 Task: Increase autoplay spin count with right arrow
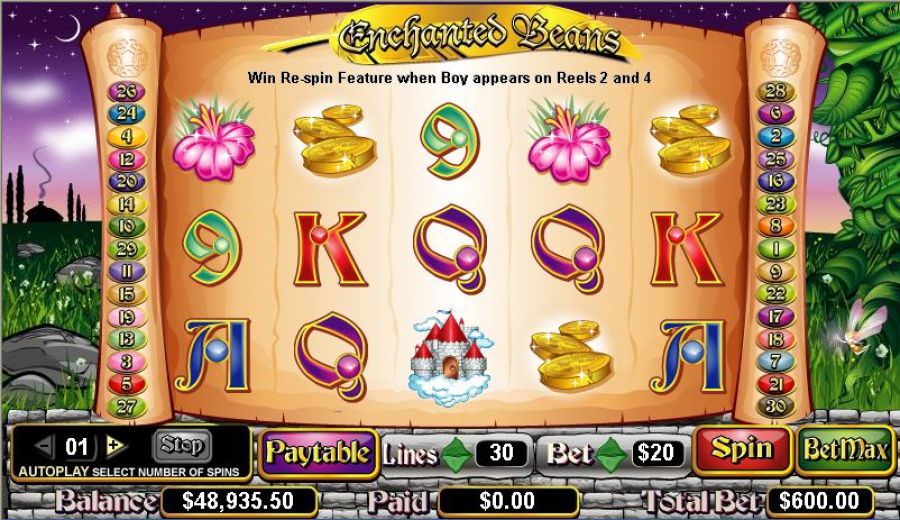(116, 446)
